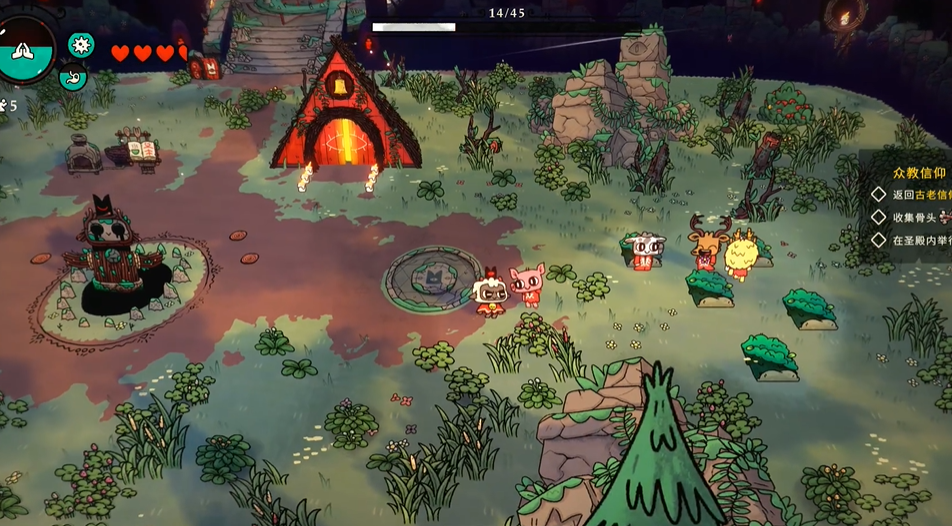
Task: Click the follower count icon
Action: point(6,105)
